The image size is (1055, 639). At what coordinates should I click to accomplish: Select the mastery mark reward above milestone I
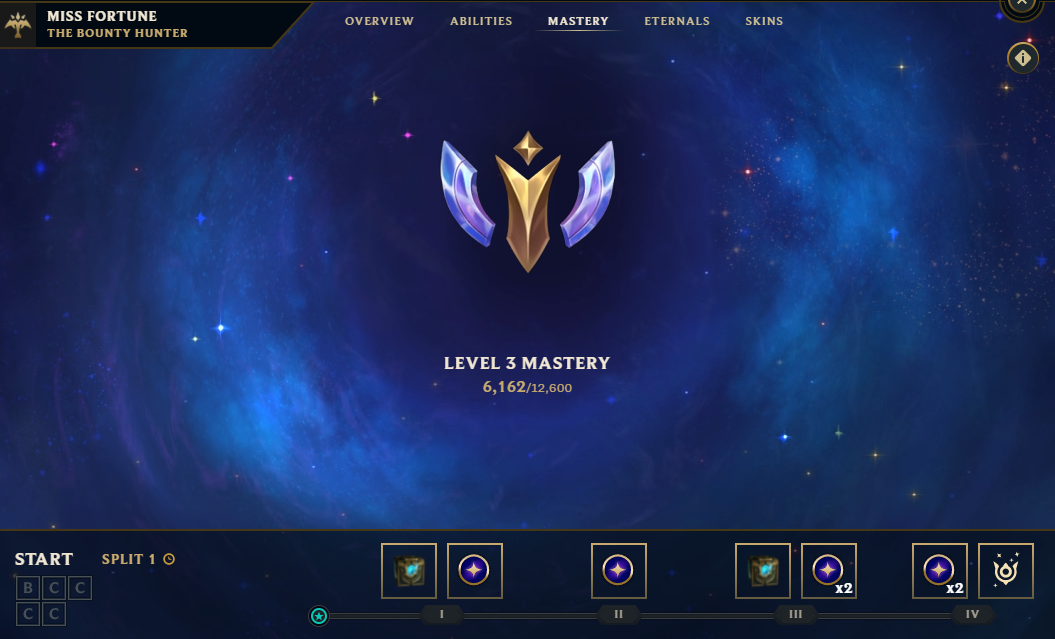(x=475, y=571)
